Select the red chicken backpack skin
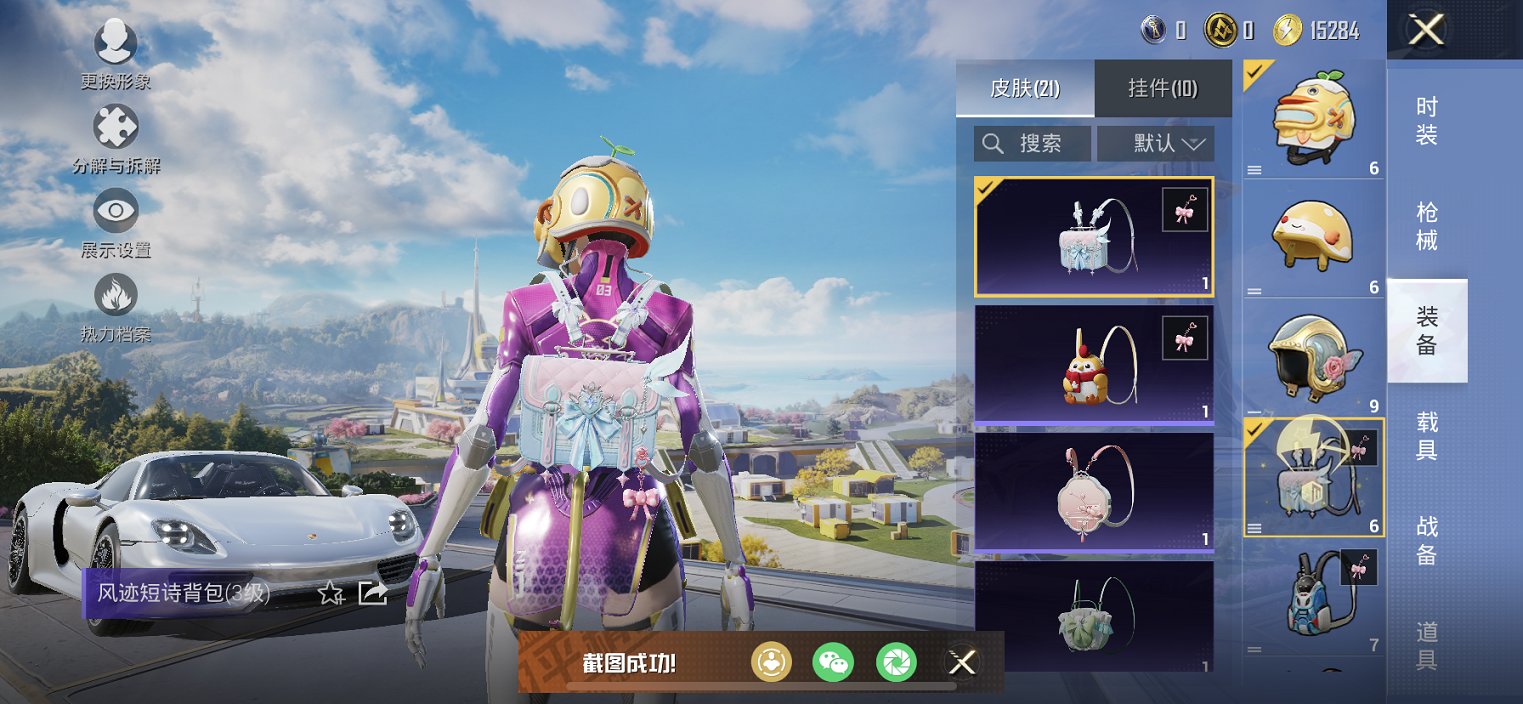 pyautogui.click(x=1094, y=364)
